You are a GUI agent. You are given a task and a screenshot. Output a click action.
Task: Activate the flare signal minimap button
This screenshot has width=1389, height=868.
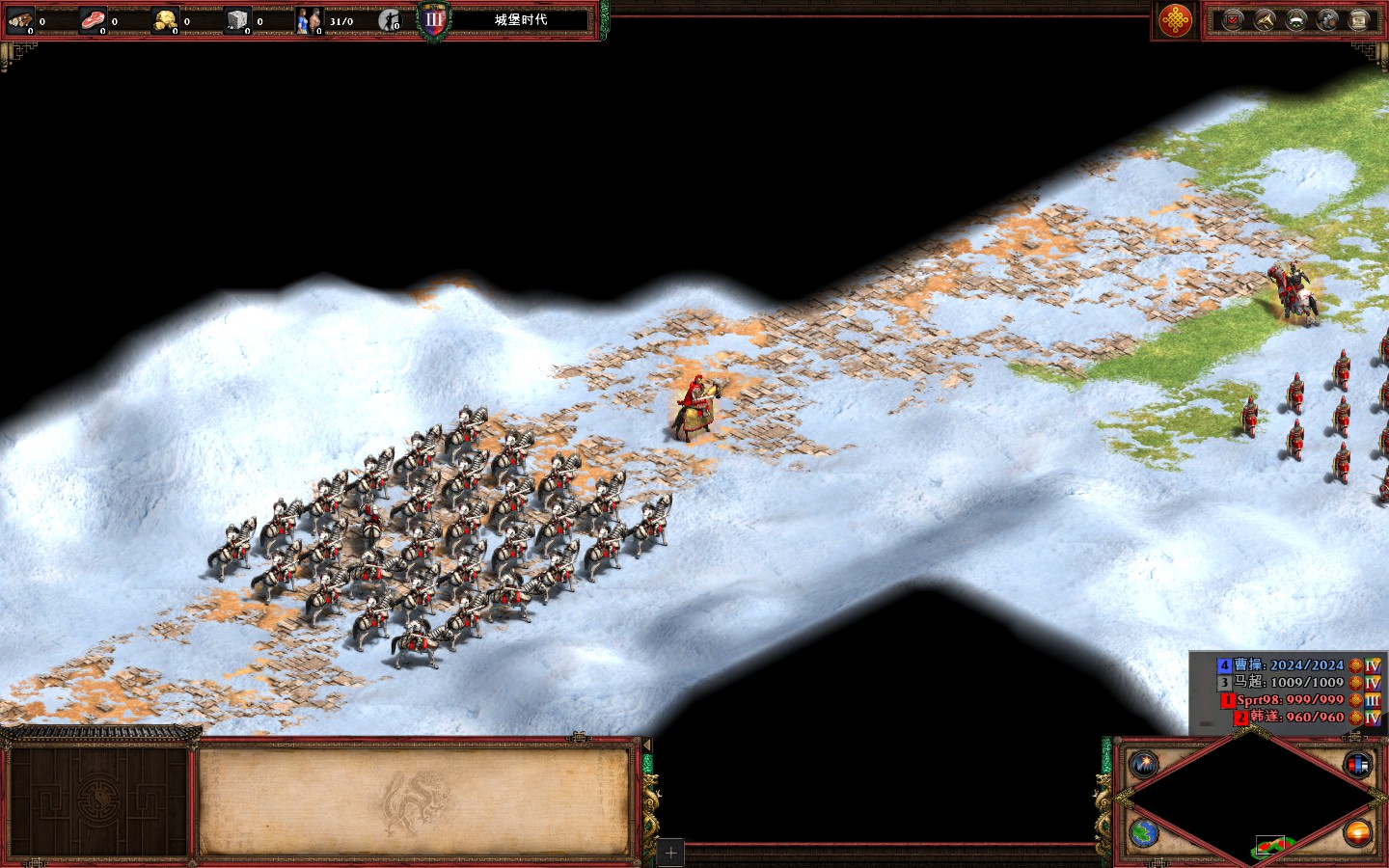pyautogui.click(x=1144, y=765)
